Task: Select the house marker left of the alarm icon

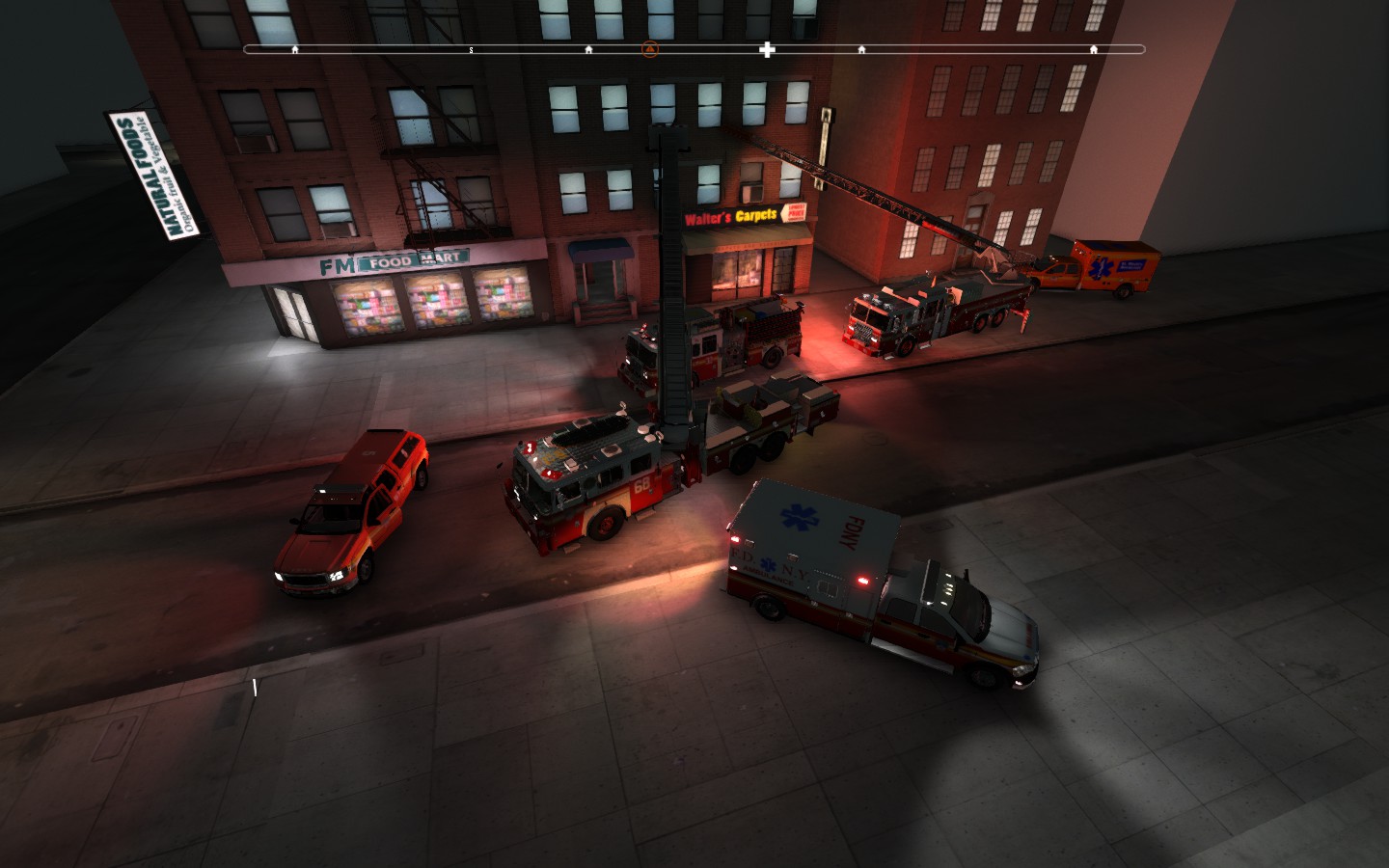Action: tap(588, 48)
